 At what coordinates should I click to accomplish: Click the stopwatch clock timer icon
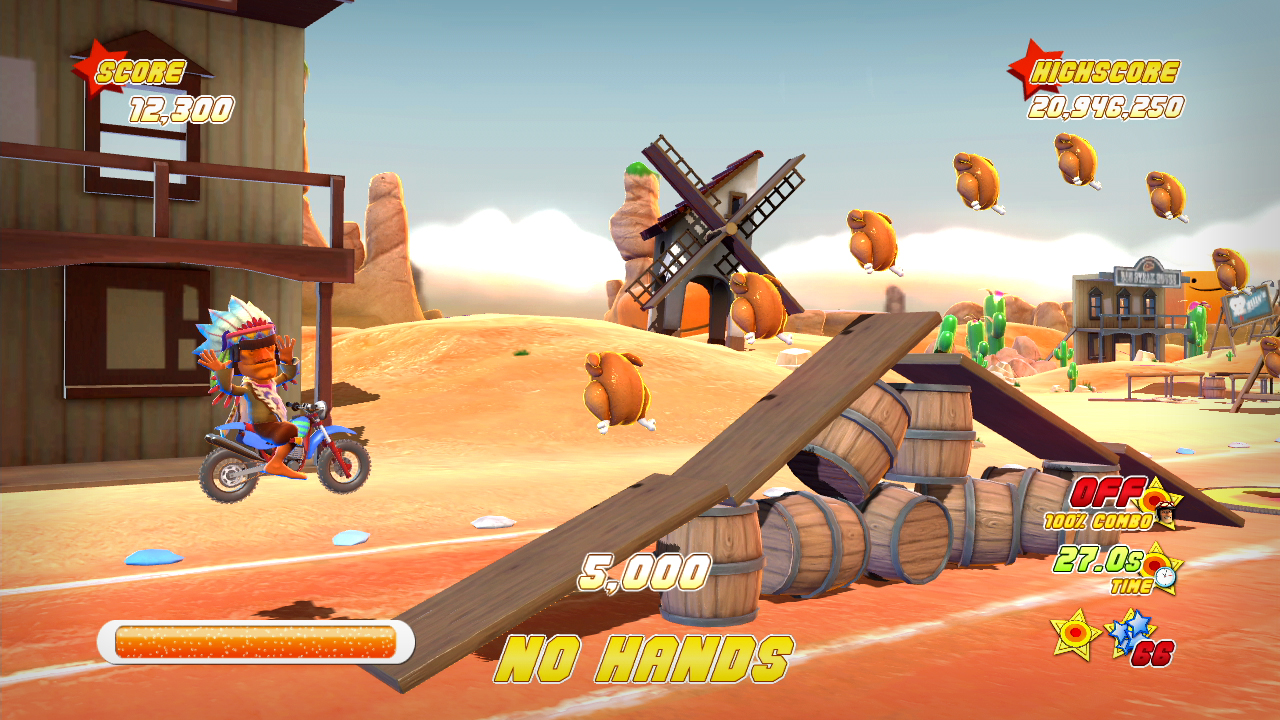(x=1165, y=577)
